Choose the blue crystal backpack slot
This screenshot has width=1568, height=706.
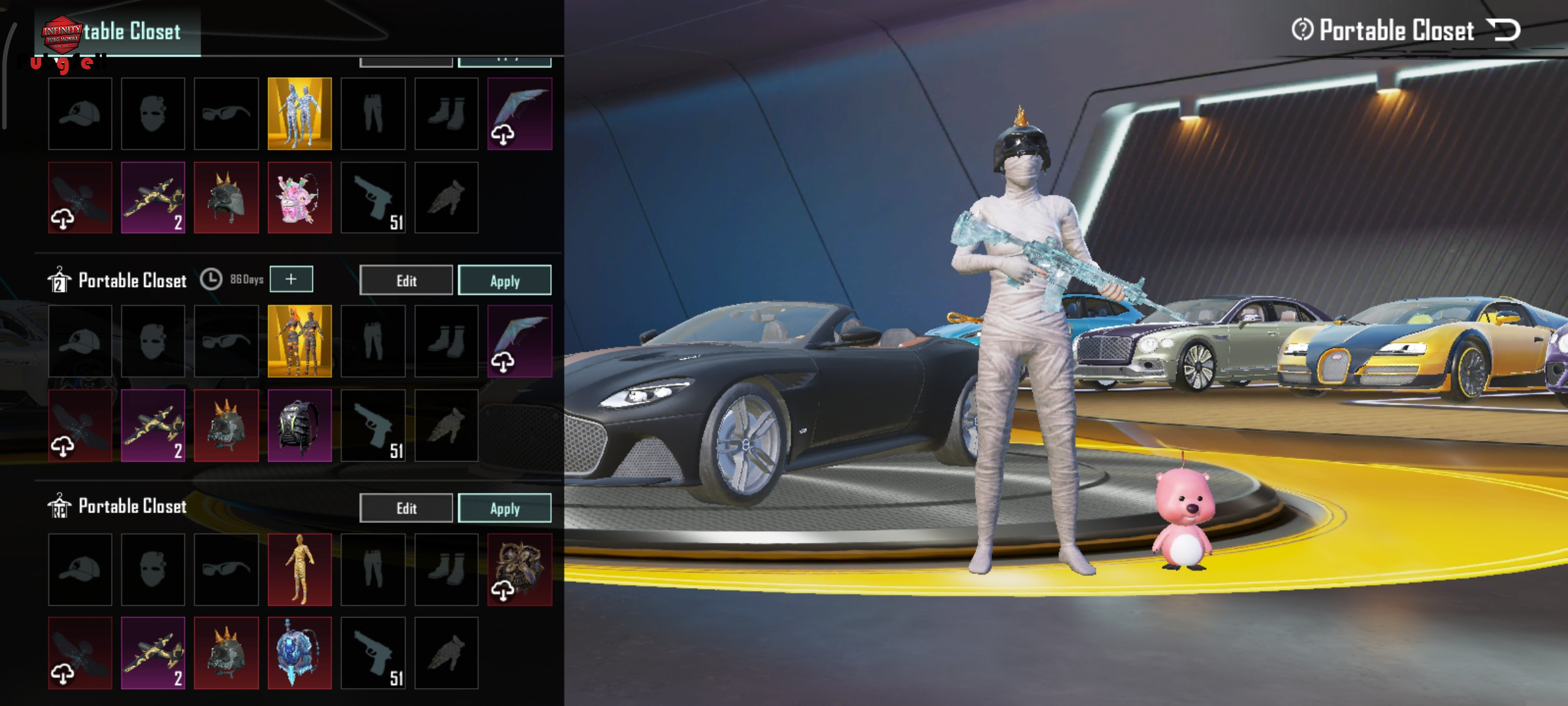[299, 653]
